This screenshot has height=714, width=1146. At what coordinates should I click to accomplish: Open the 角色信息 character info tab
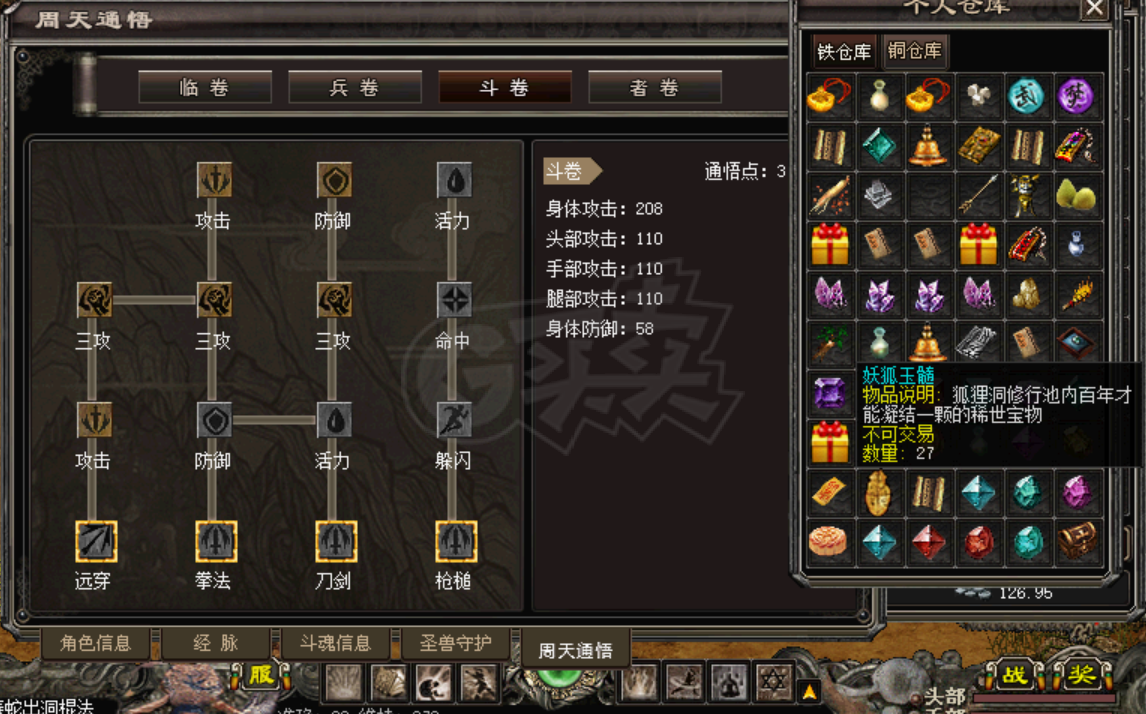pyautogui.click(x=96, y=643)
